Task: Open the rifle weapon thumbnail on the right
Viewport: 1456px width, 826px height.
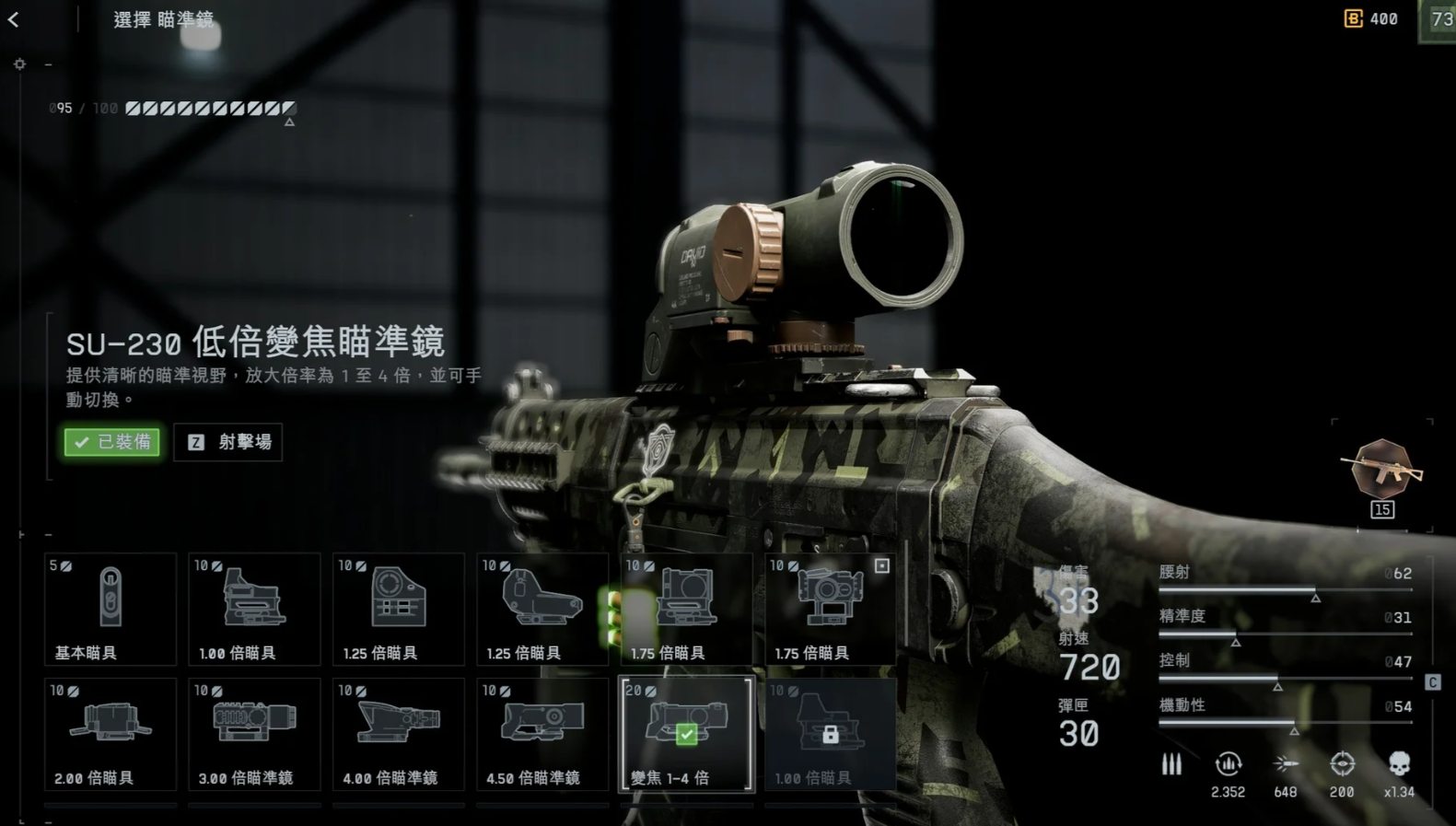Action: tap(1381, 471)
